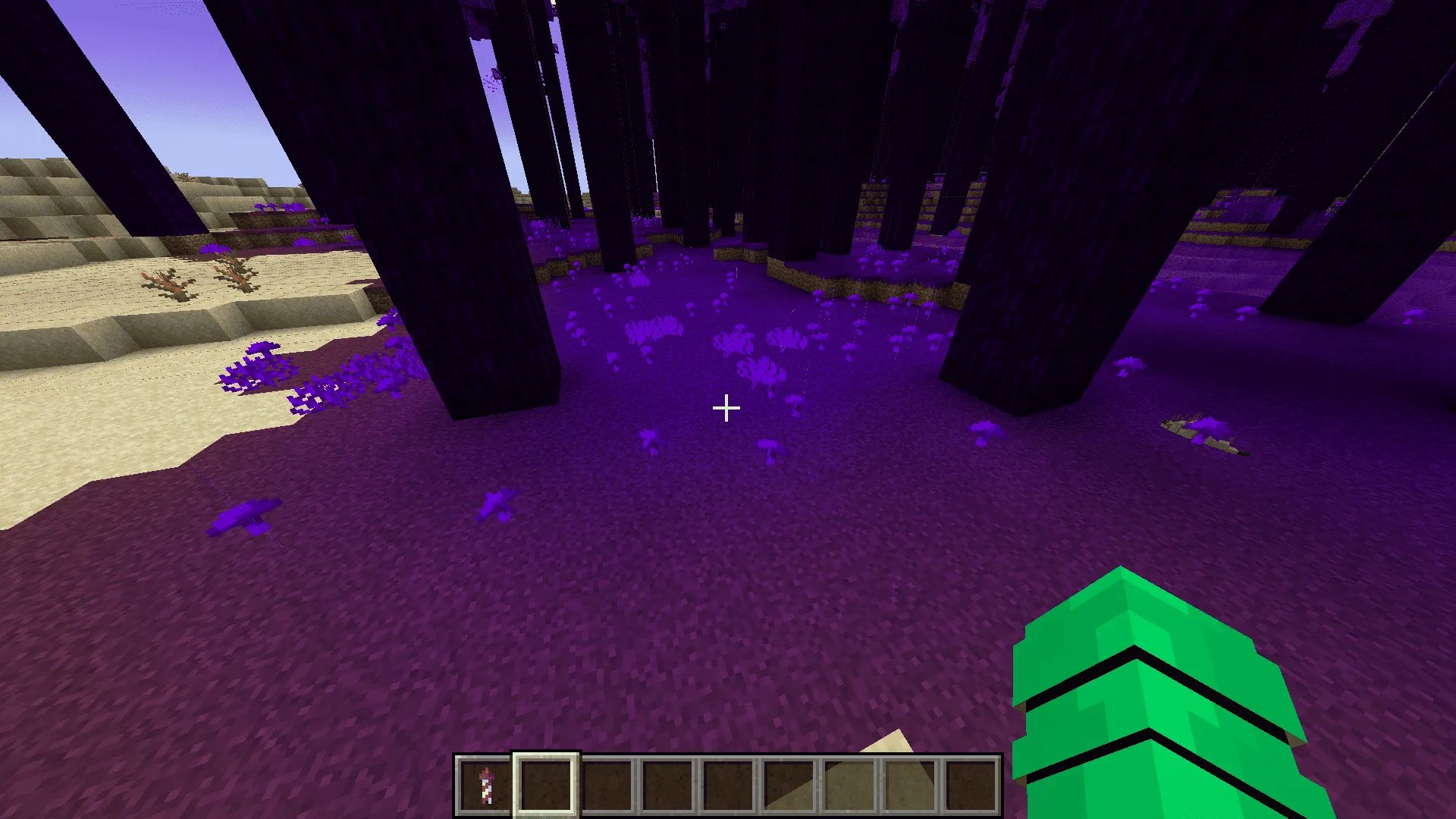Click the crosshair in the screen center
The image size is (1456, 819).
[726, 409]
